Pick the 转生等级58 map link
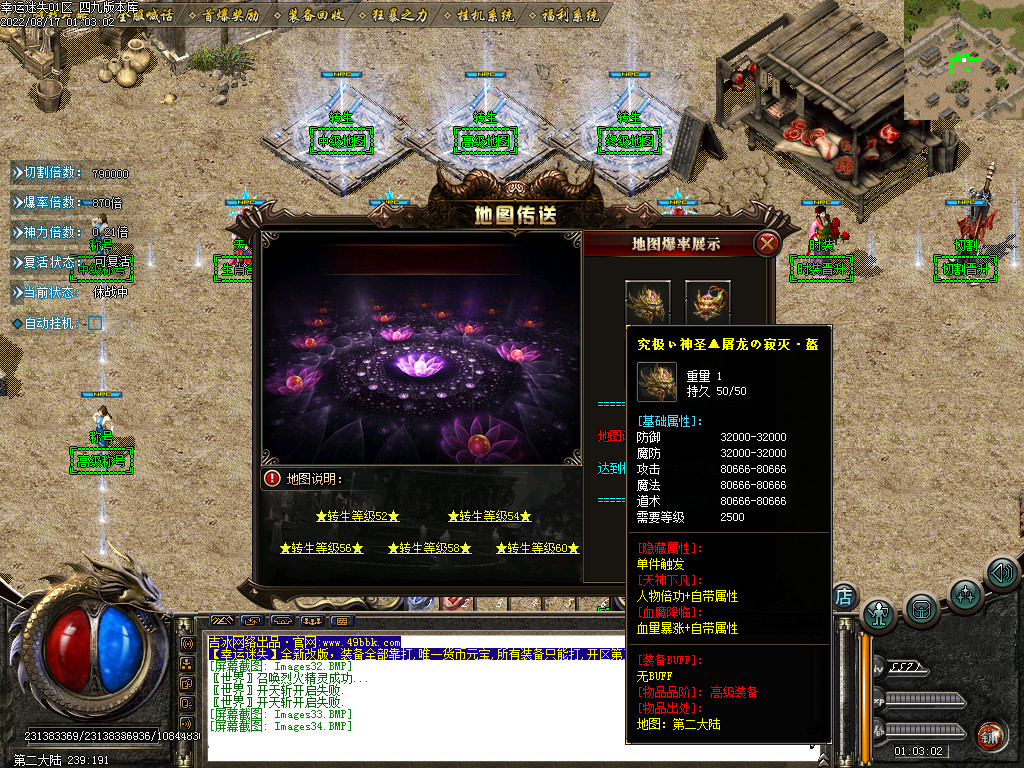This screenshot has width=1024, height=768. click(x=429, y=548)
